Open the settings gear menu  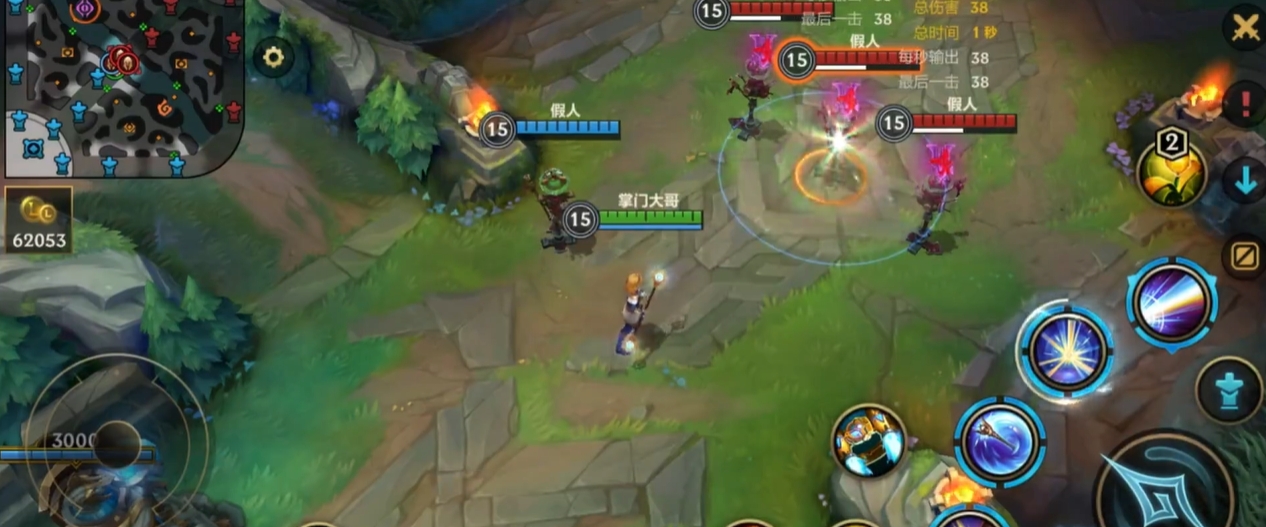click(x=273, y=57)
